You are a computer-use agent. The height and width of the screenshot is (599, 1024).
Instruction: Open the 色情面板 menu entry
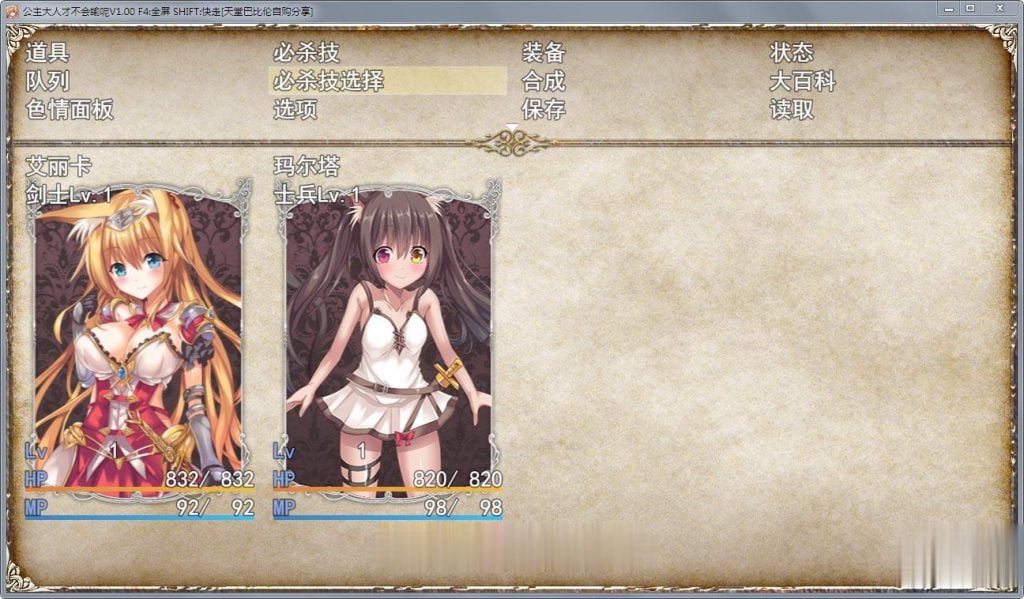(x=69, y=110)
